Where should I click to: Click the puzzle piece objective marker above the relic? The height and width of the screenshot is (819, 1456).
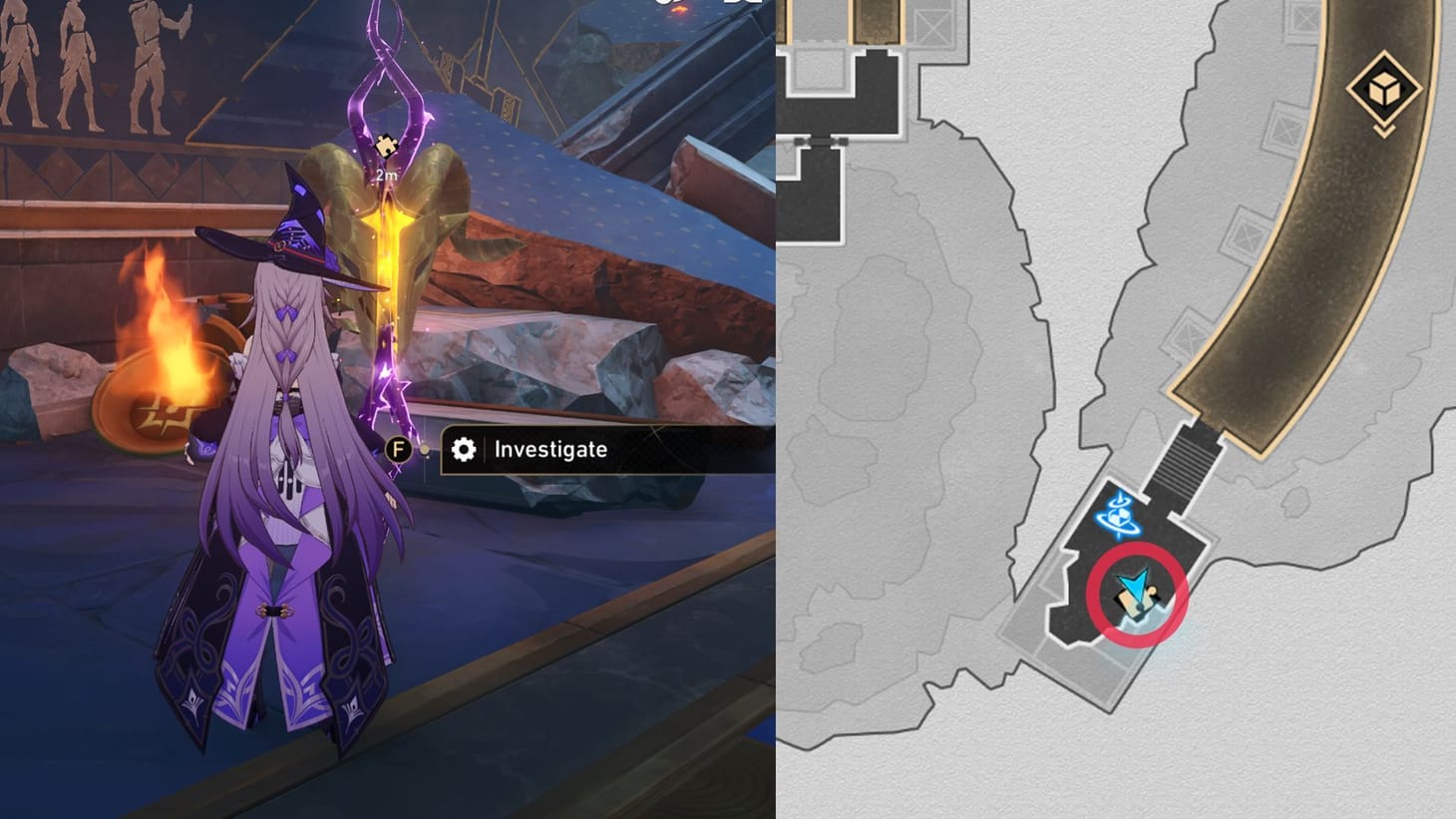click(386, 145)
